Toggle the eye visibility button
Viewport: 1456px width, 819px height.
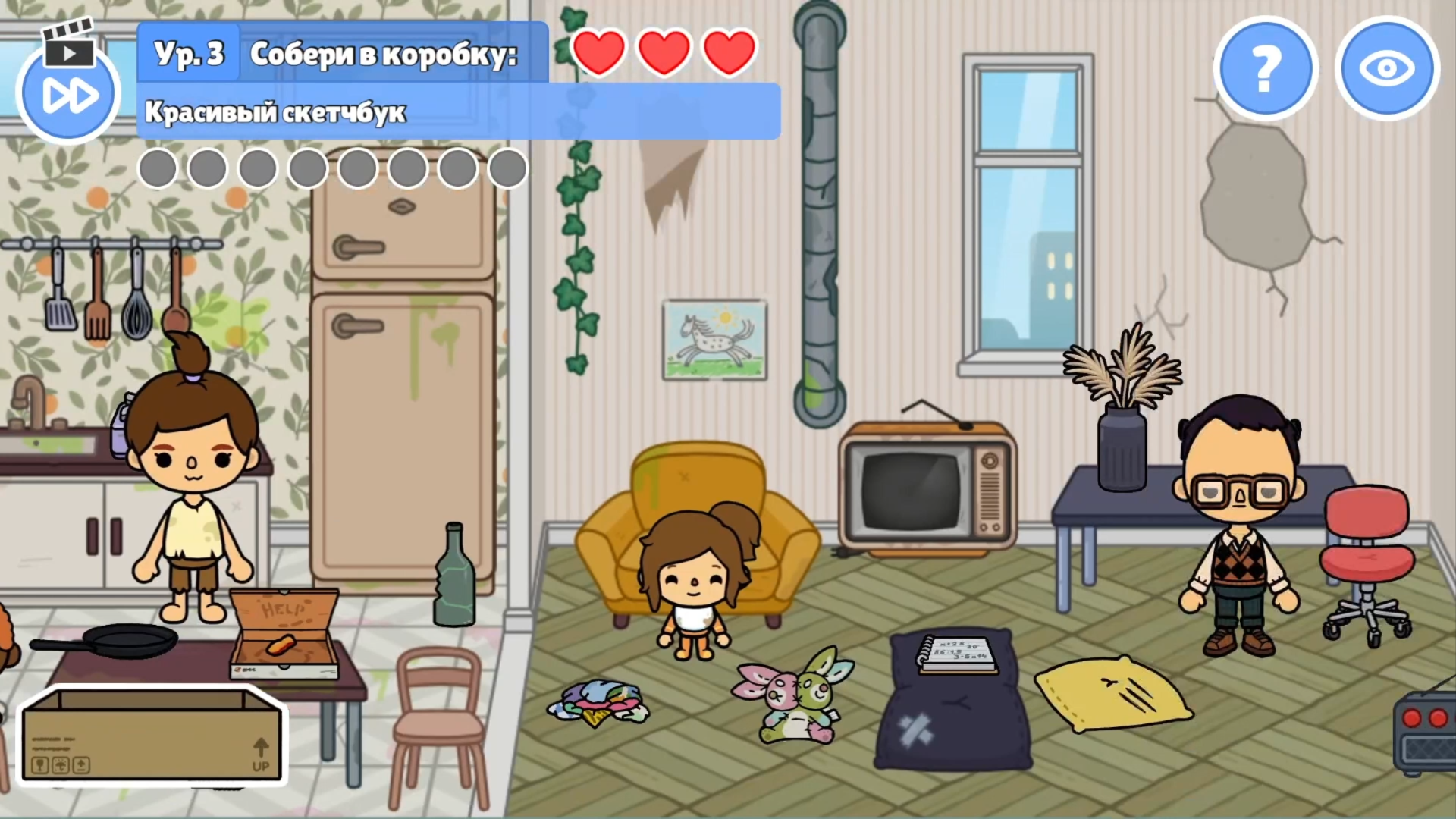click(x=1387, y=68)
